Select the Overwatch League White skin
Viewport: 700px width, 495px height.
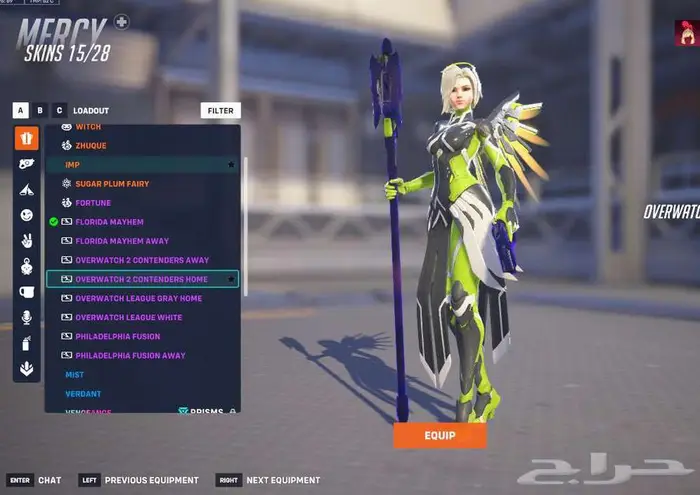[128, 317]
